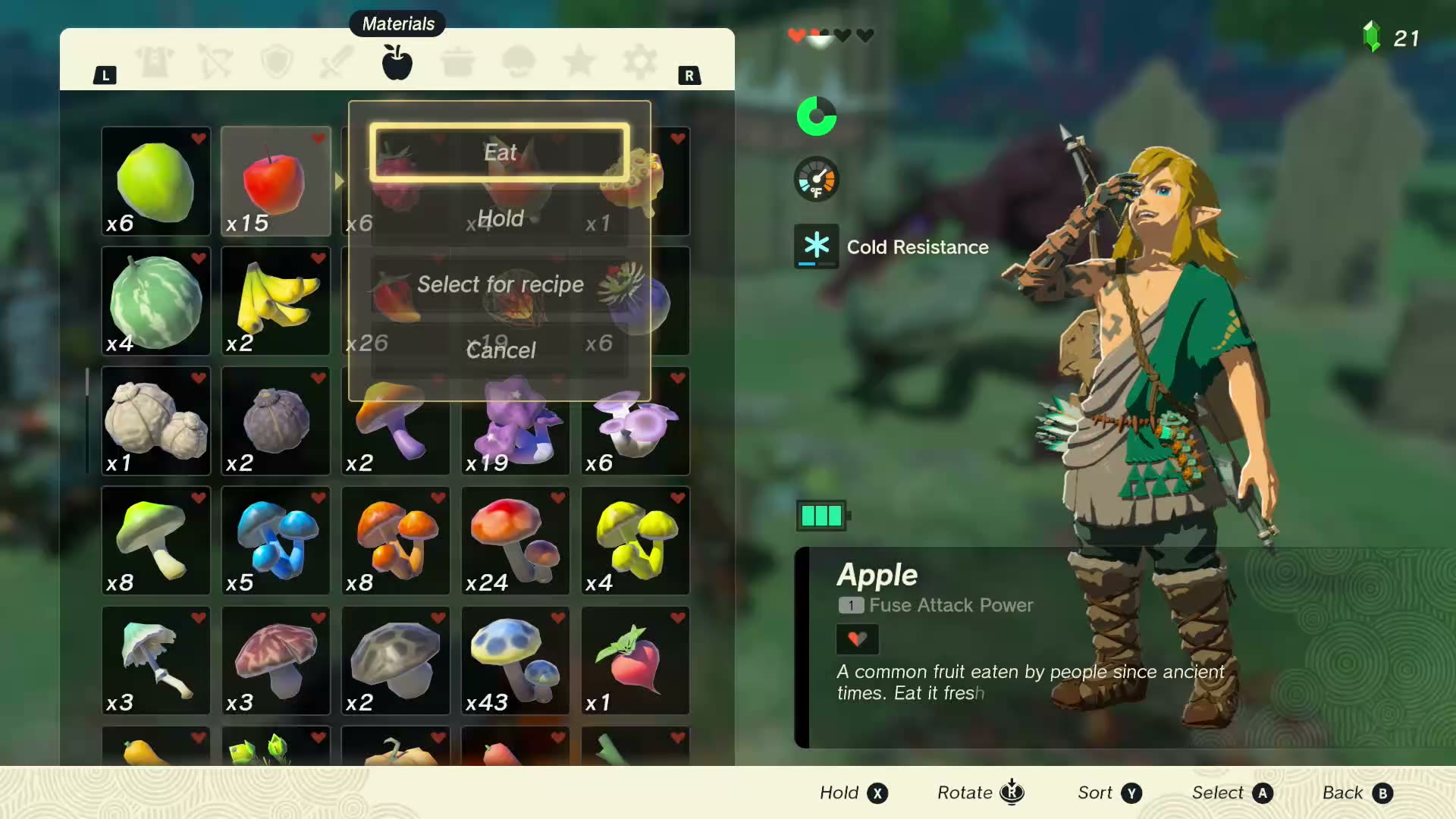Pick the striped green melon slot

click(155, 301)
